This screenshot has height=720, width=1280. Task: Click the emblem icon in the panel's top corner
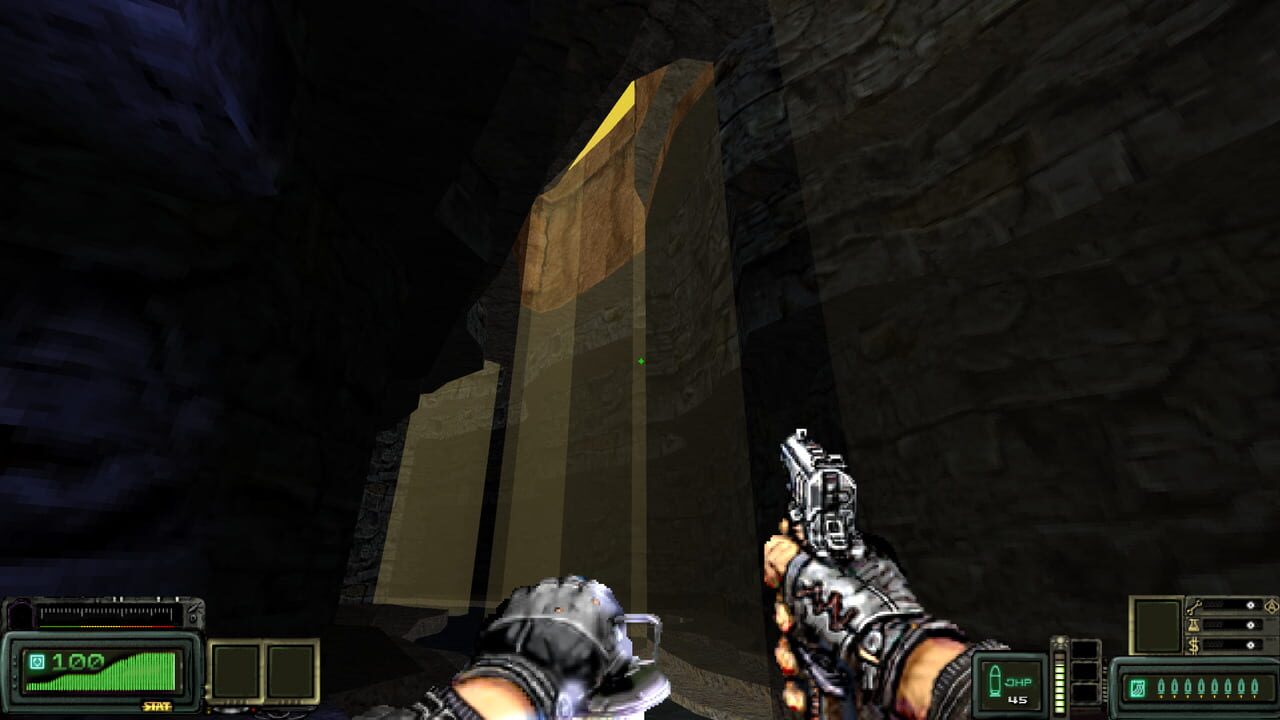tap(1271, 606)
